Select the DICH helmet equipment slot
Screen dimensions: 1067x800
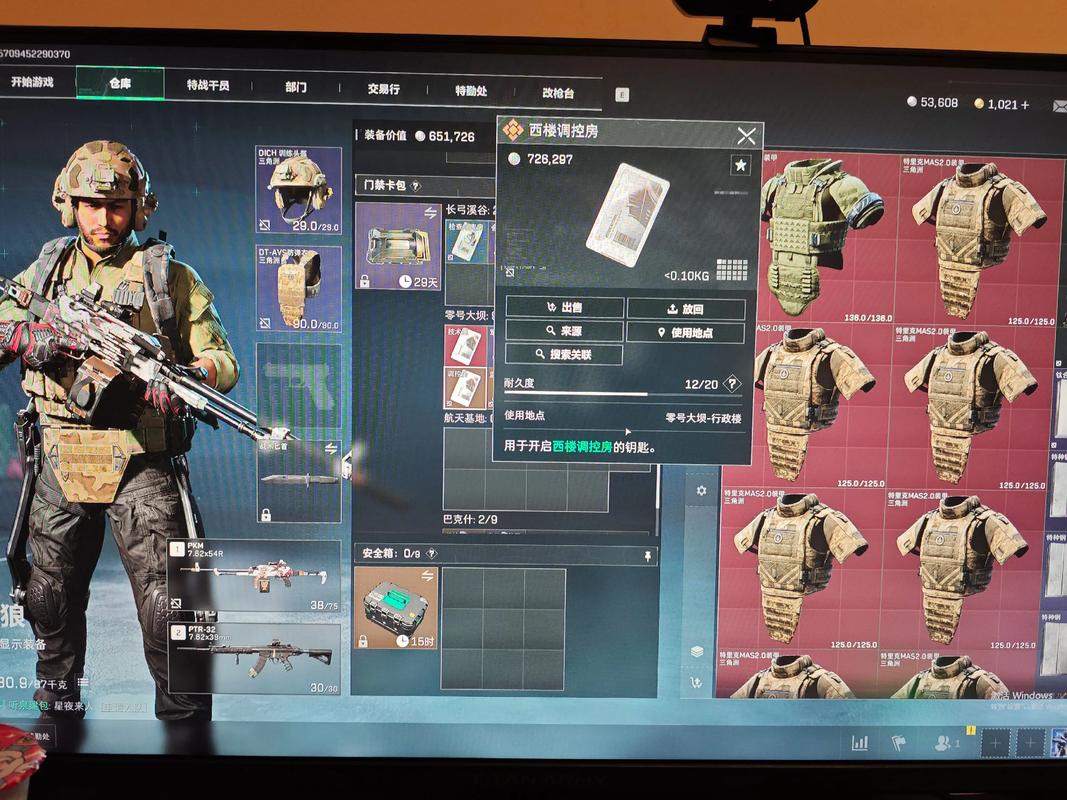pyautogui.click(x=298, y=191)
